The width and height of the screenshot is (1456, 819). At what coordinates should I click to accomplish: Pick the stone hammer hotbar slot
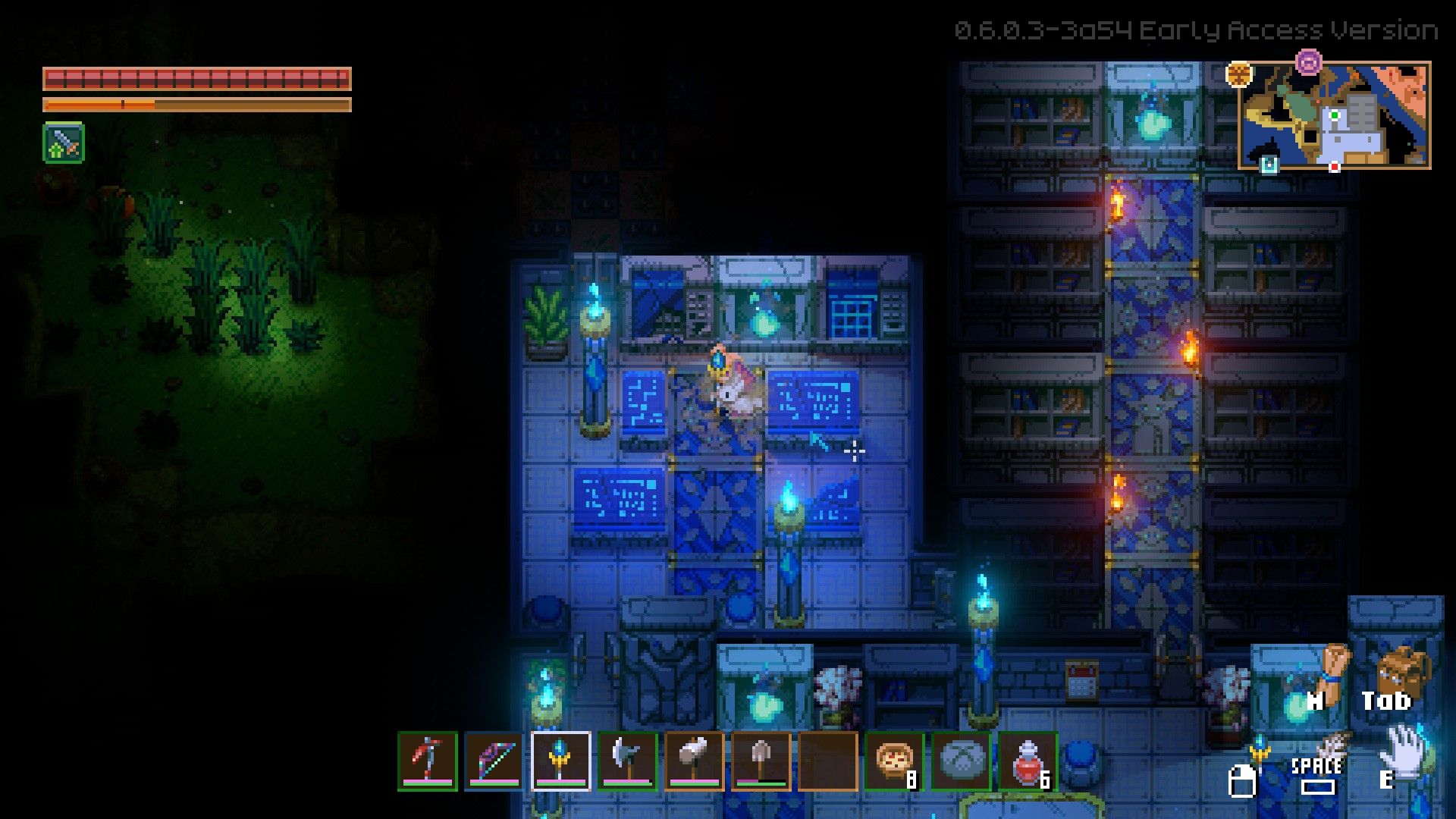pos(694,761)
